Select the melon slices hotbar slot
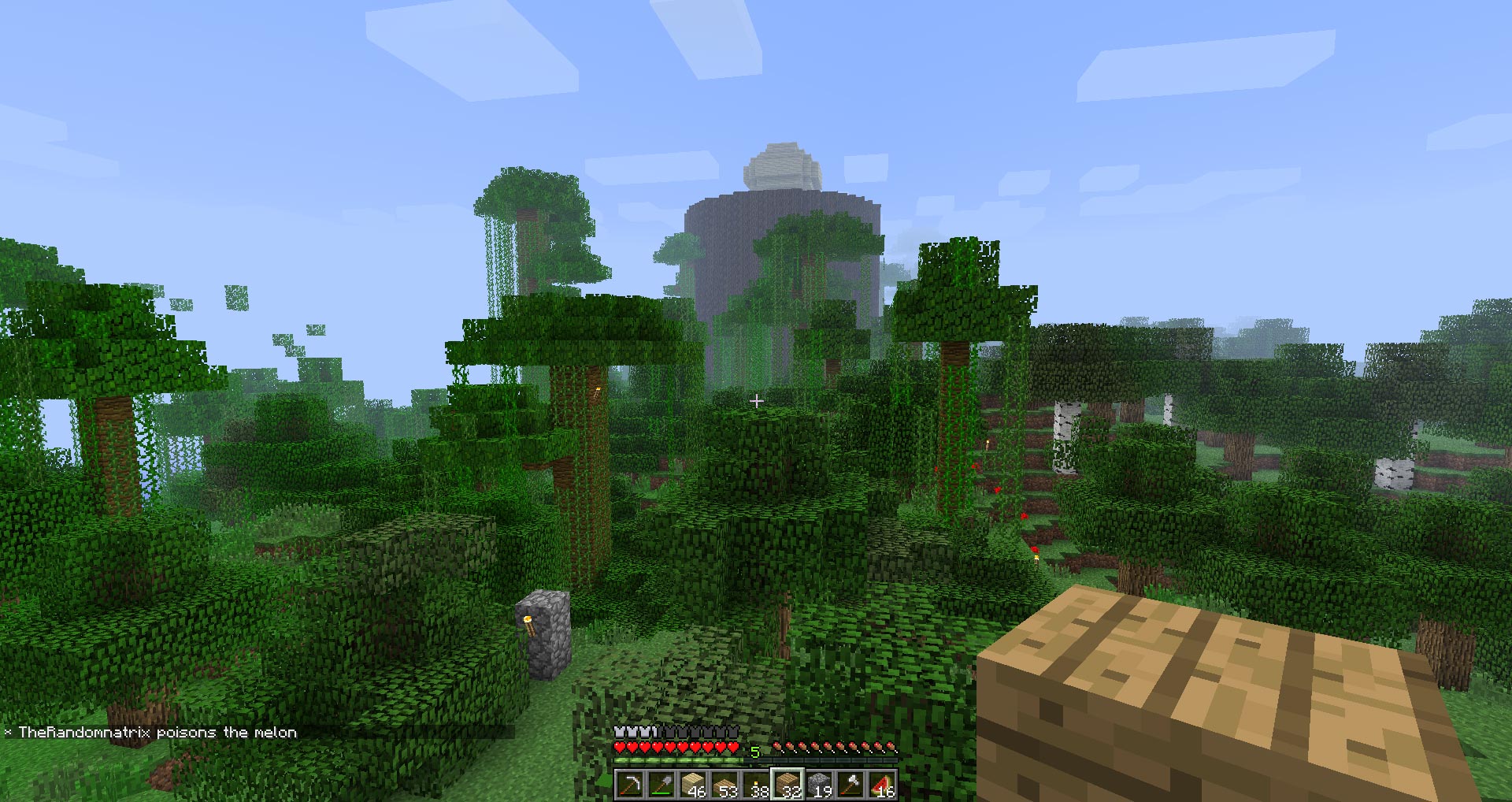 [x=882, y=785]
